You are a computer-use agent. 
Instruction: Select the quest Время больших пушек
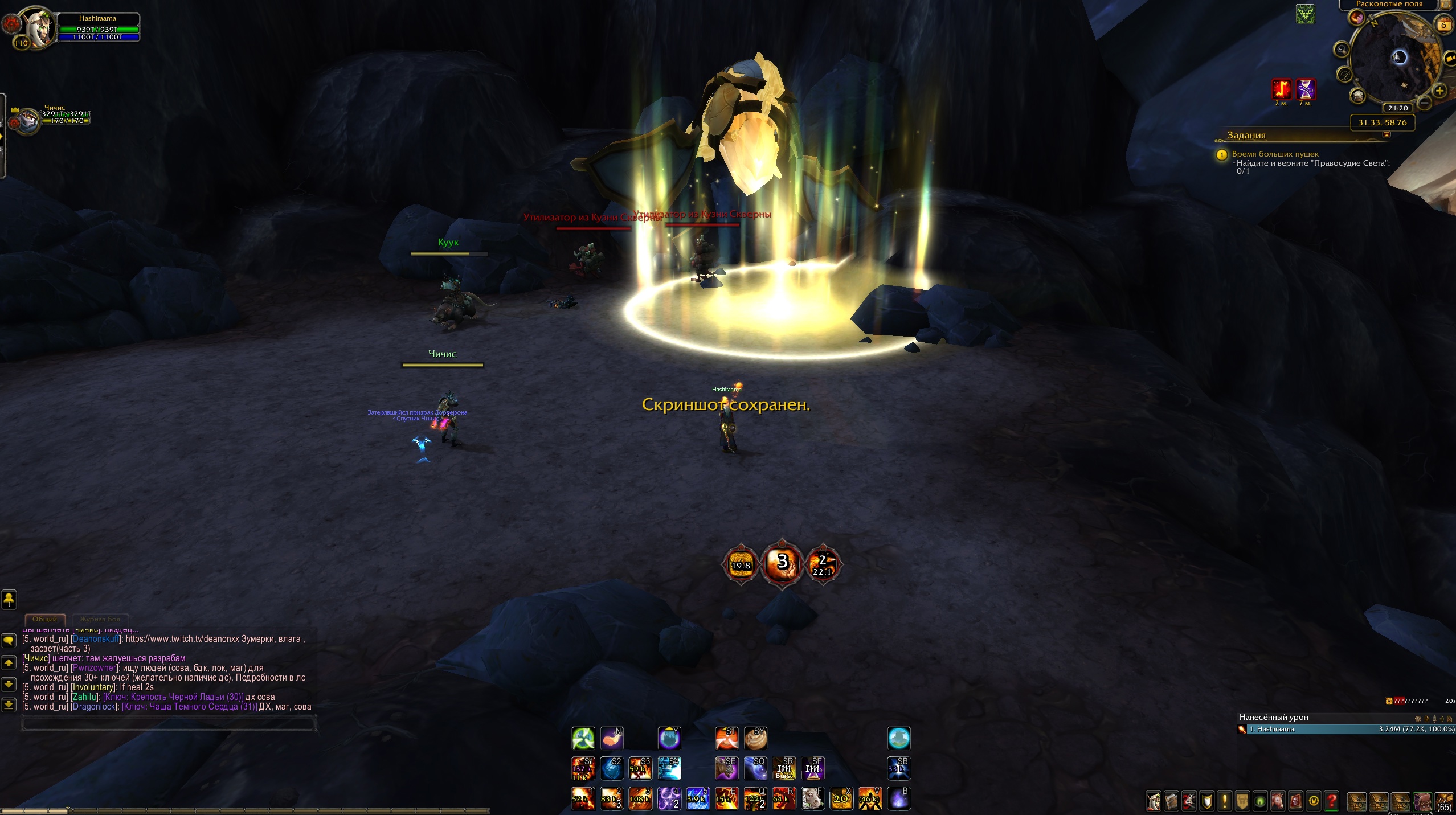(1275, 154)
